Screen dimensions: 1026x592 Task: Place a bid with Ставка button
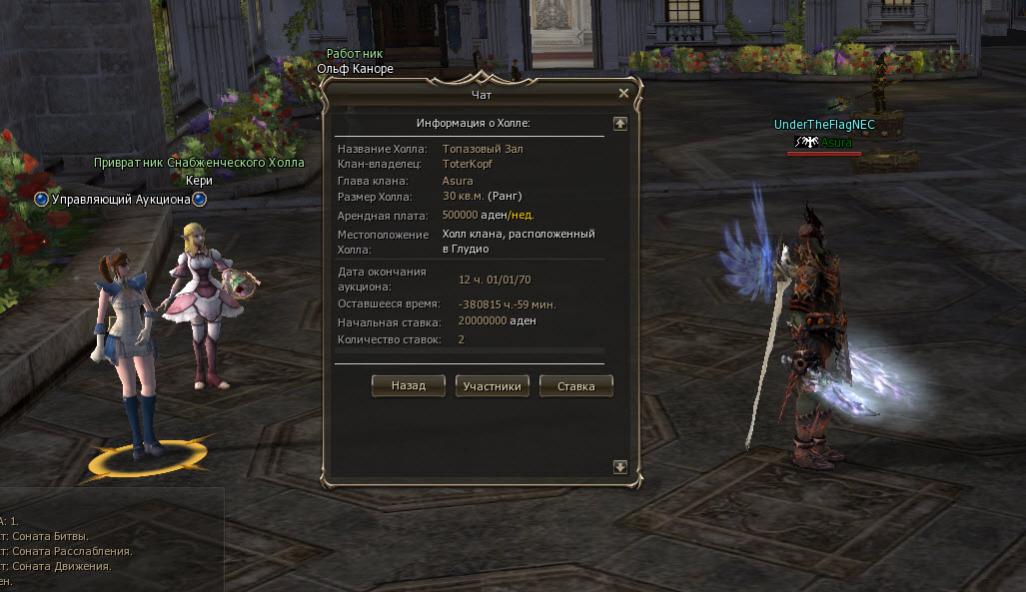[576, 386]
